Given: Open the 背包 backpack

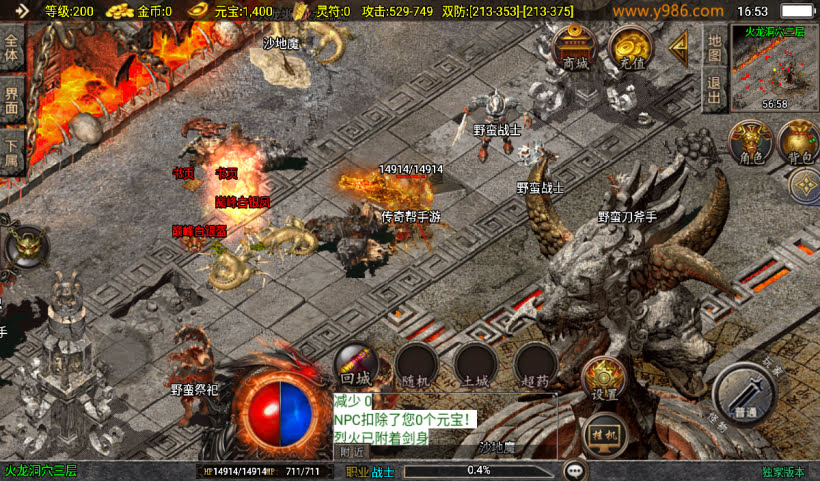Looking at the screenshot, I should point(797,144).
